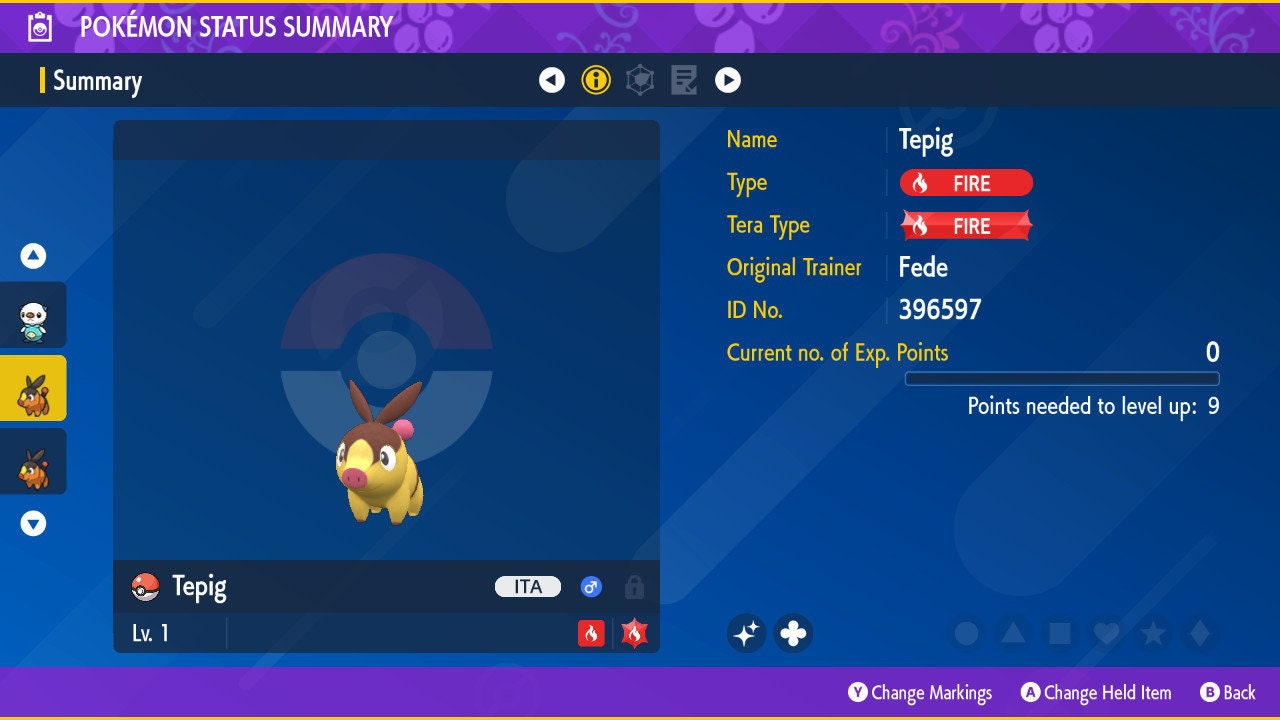Screen dimensions: 1280x720
Task: Move down the Pokémon list arrow
Action: click(x=33, y=523)
